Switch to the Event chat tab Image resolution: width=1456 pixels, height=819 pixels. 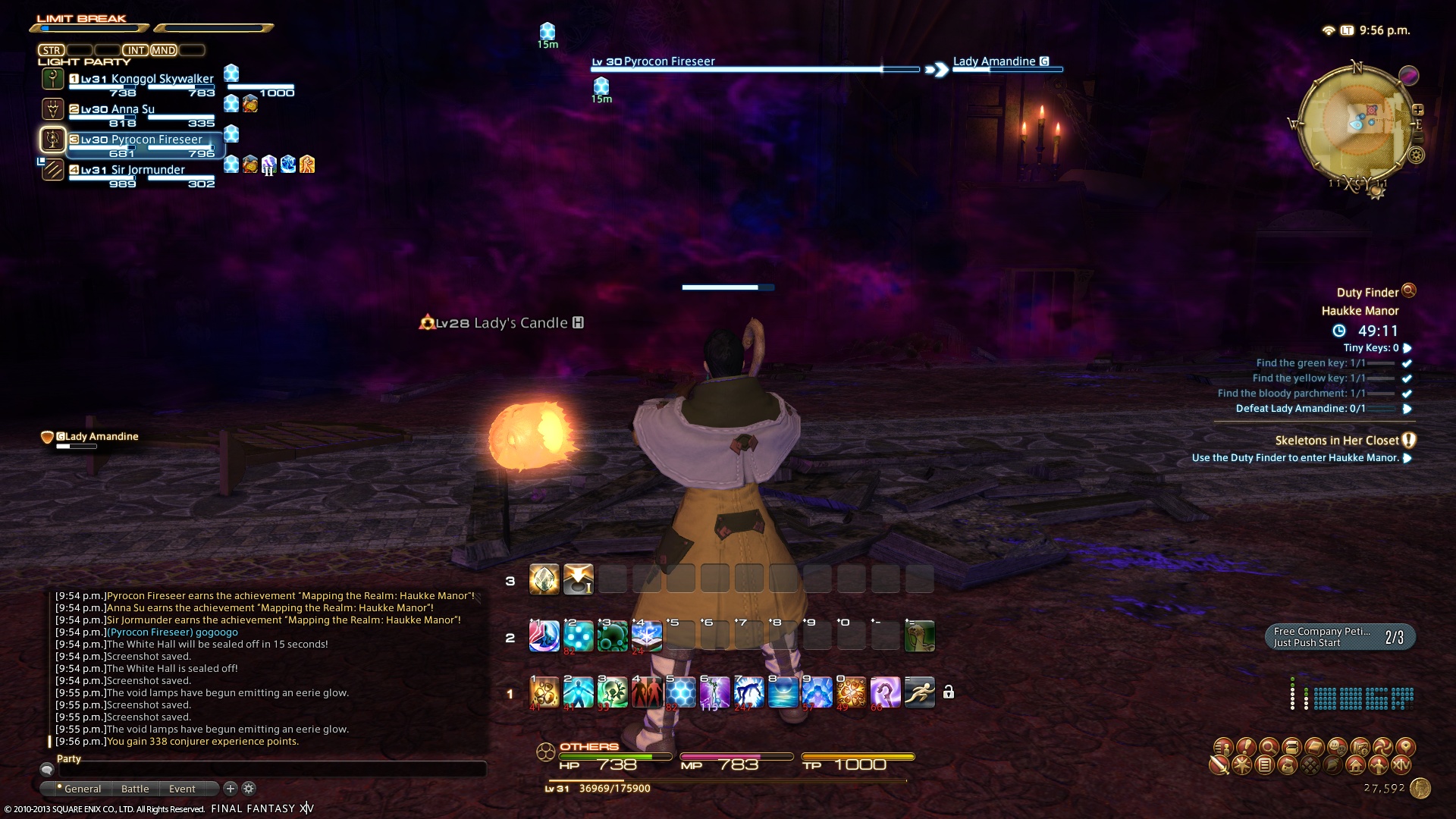pos(182,789)
